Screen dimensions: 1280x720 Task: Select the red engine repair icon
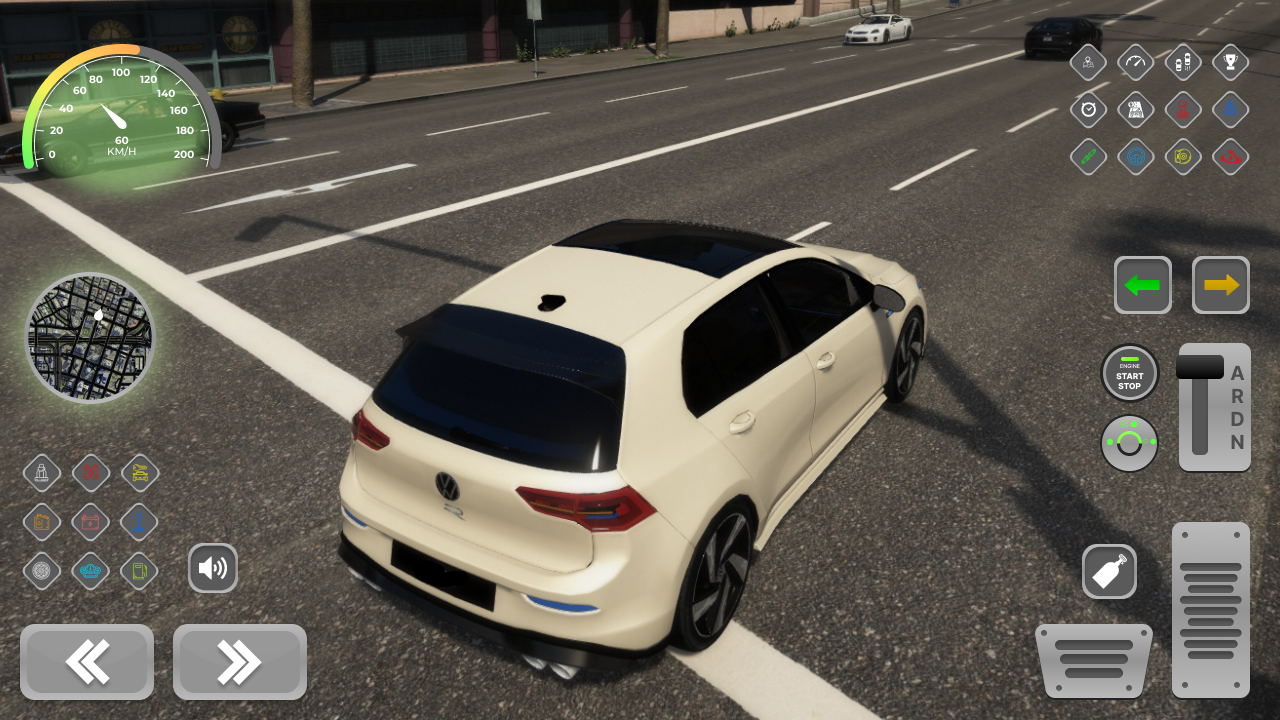point(1230,157)
